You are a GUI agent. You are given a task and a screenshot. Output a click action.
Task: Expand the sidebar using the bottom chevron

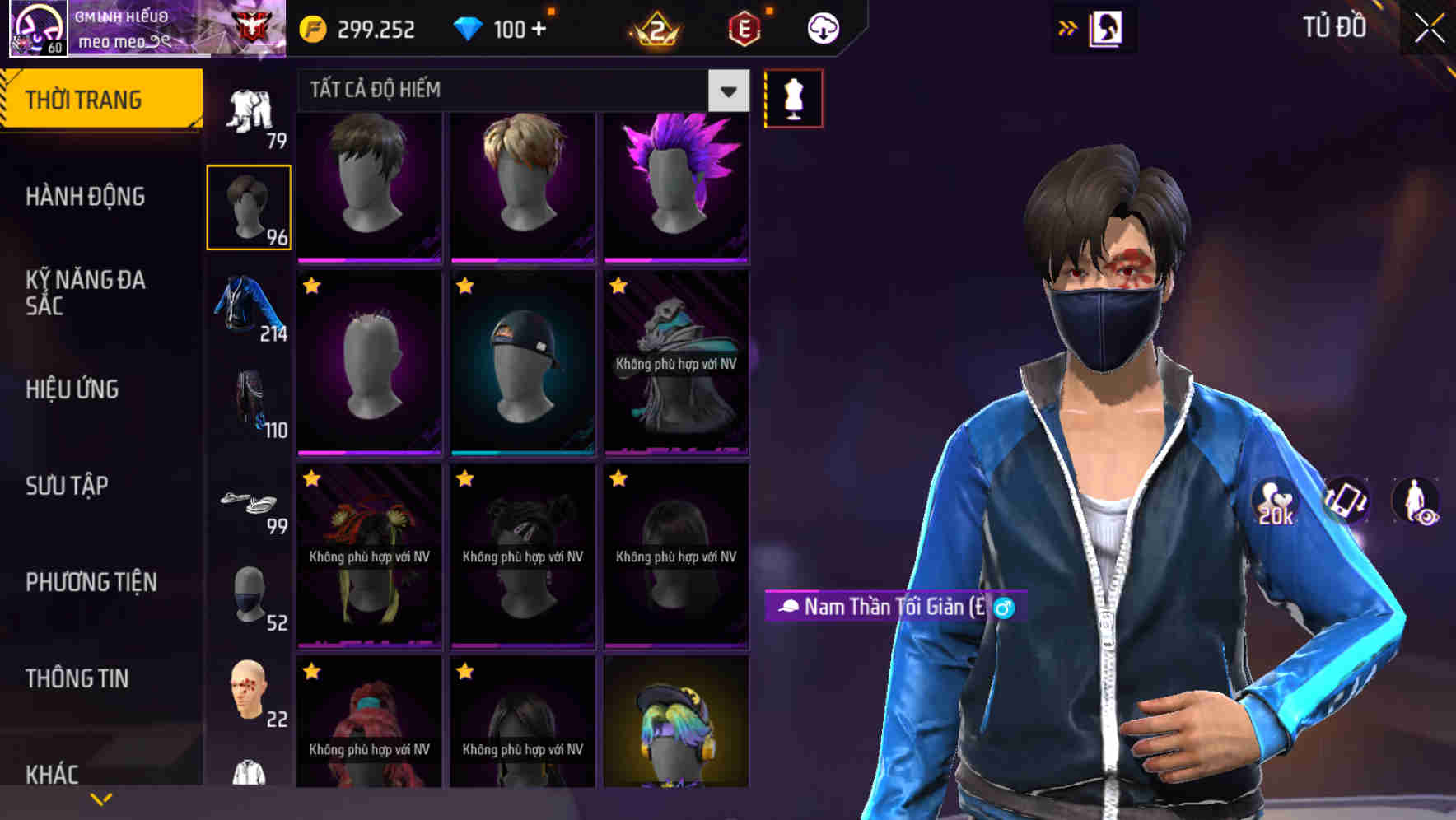point(101,797)
